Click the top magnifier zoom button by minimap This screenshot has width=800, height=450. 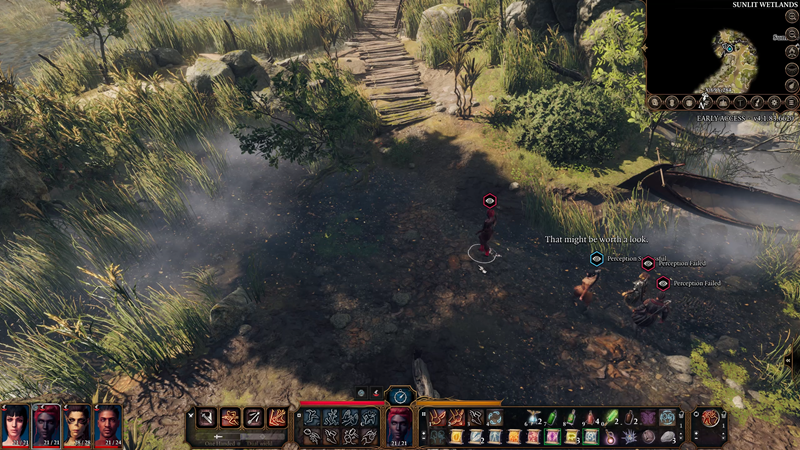coord(792,16)
